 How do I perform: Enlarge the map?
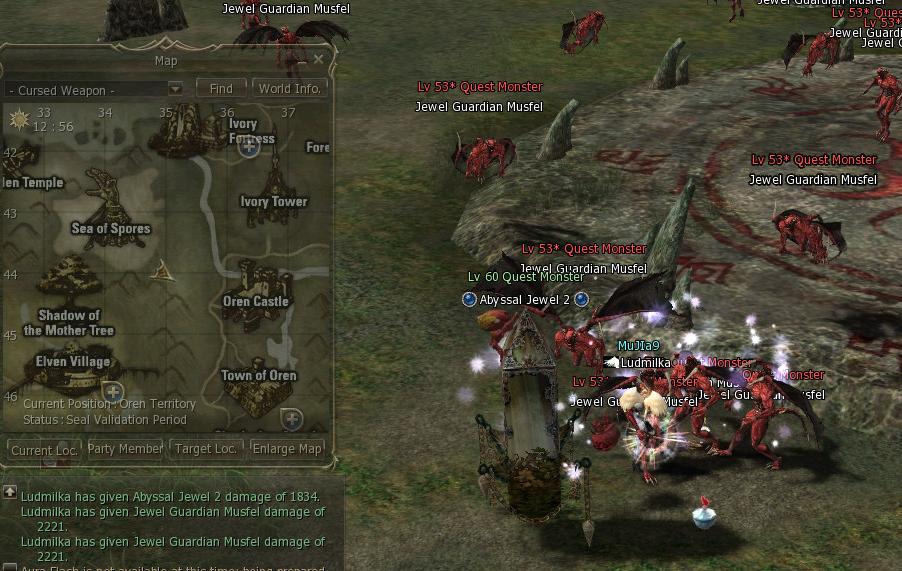pyautogui.click(x=287, y=449)
